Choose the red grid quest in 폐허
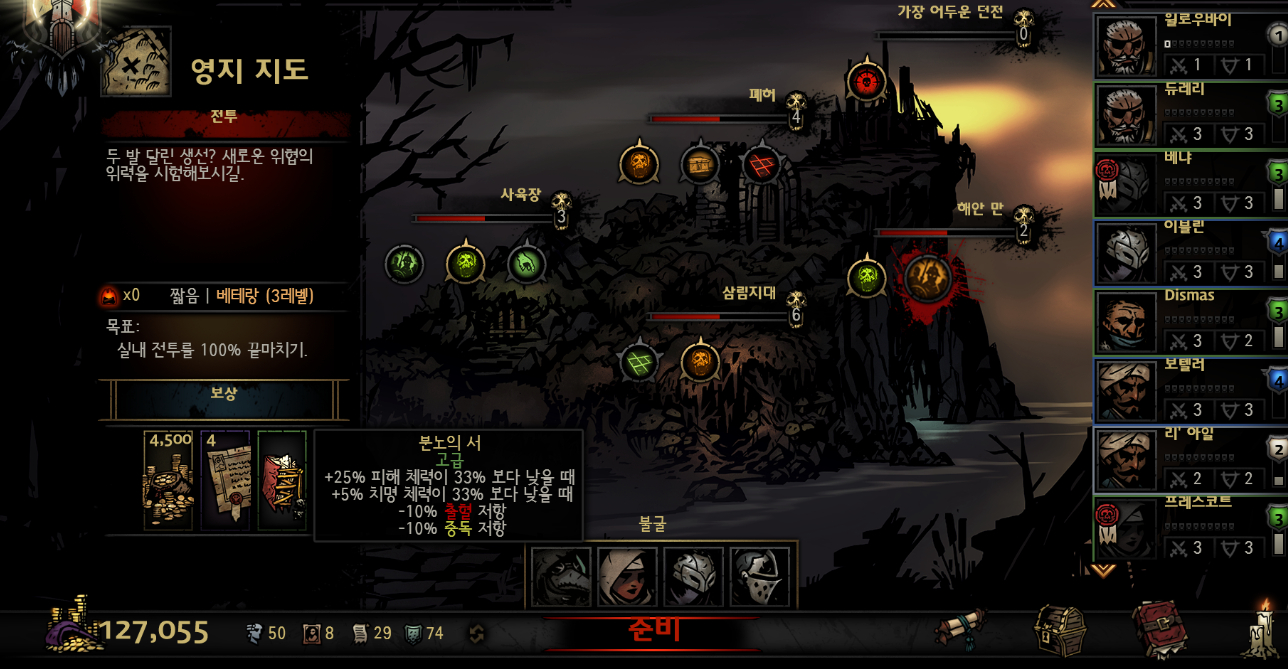1288x669 pixels. pos(762,165)
